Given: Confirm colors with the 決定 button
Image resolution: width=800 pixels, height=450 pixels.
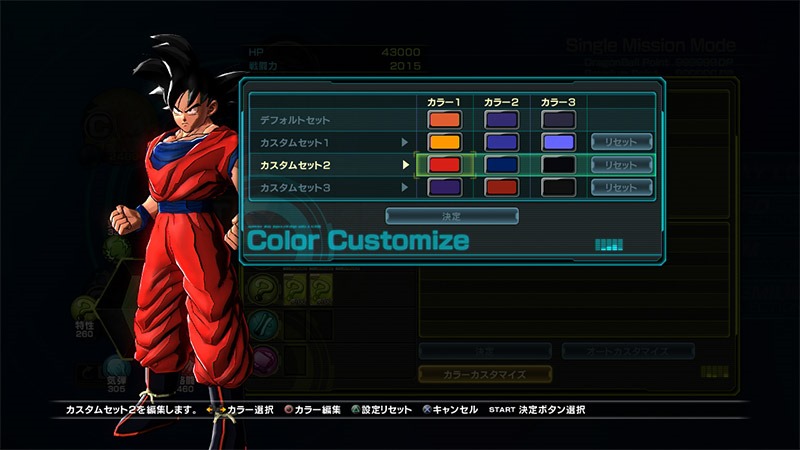Looking at the screenshot, I should [452, 216].
